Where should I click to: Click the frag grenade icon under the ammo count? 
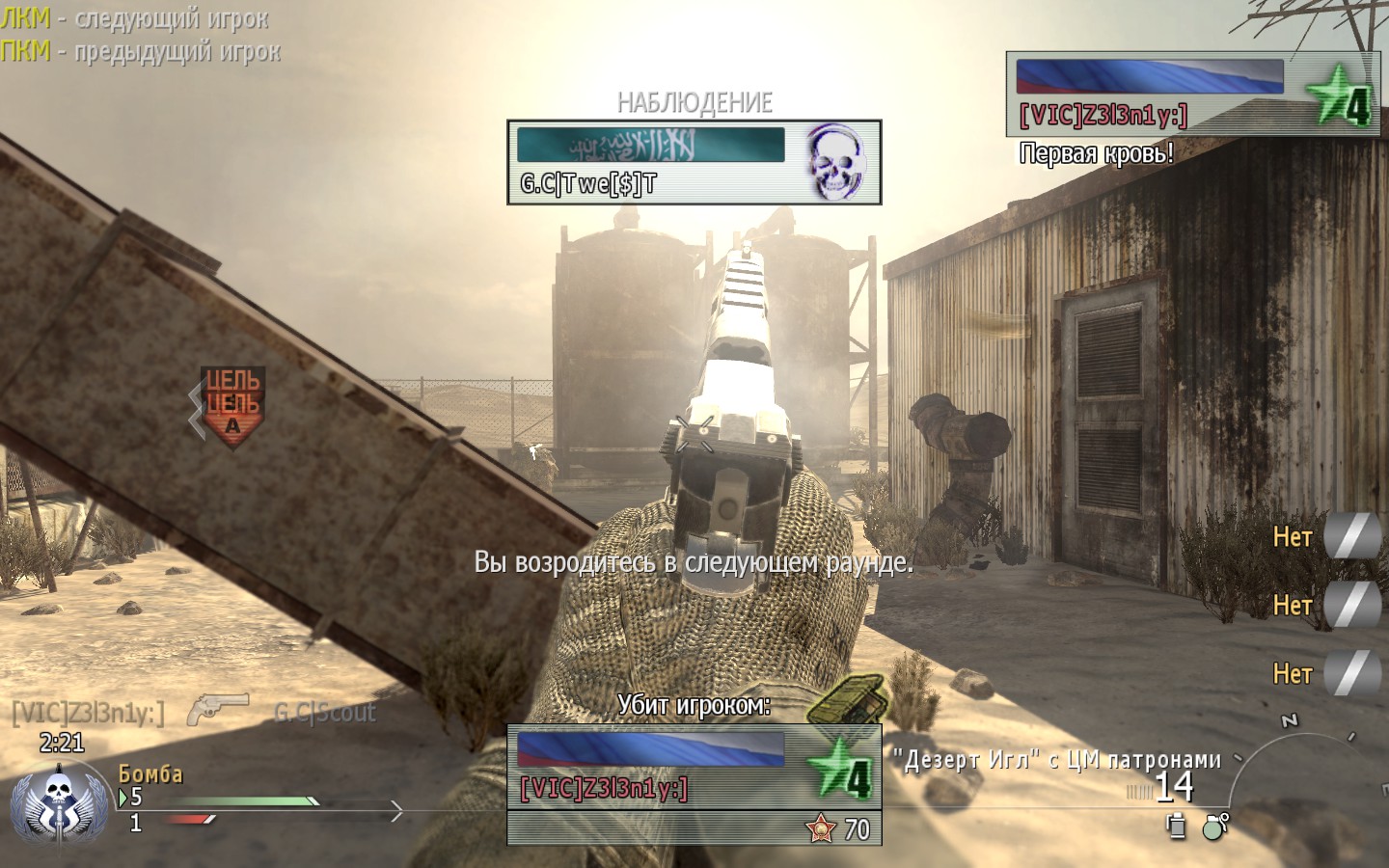(x=1215, y=826)
